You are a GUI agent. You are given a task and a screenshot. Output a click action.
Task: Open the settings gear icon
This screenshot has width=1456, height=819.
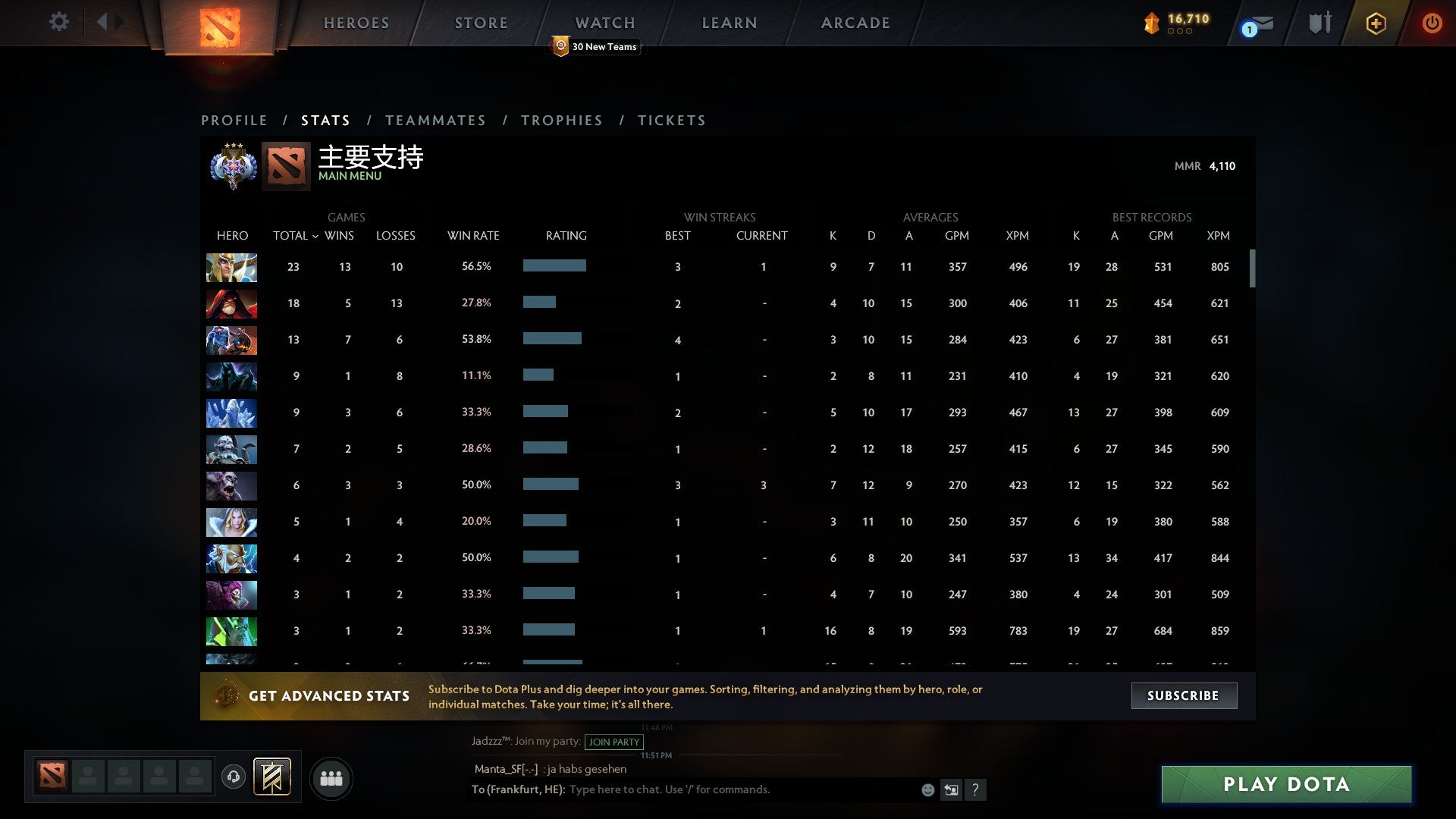(x=59, y=21)
